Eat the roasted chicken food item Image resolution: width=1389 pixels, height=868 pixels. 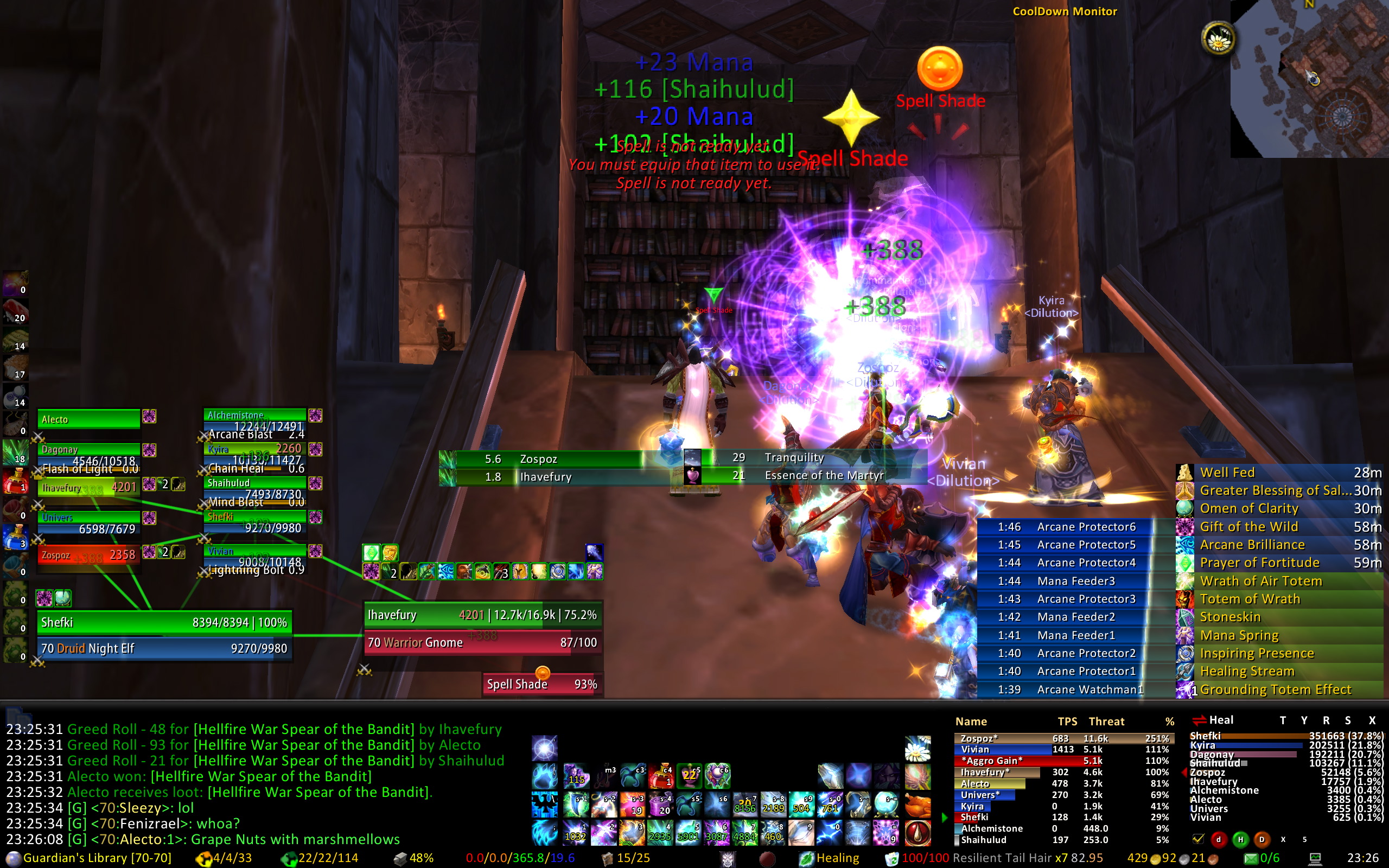[917, 805]
